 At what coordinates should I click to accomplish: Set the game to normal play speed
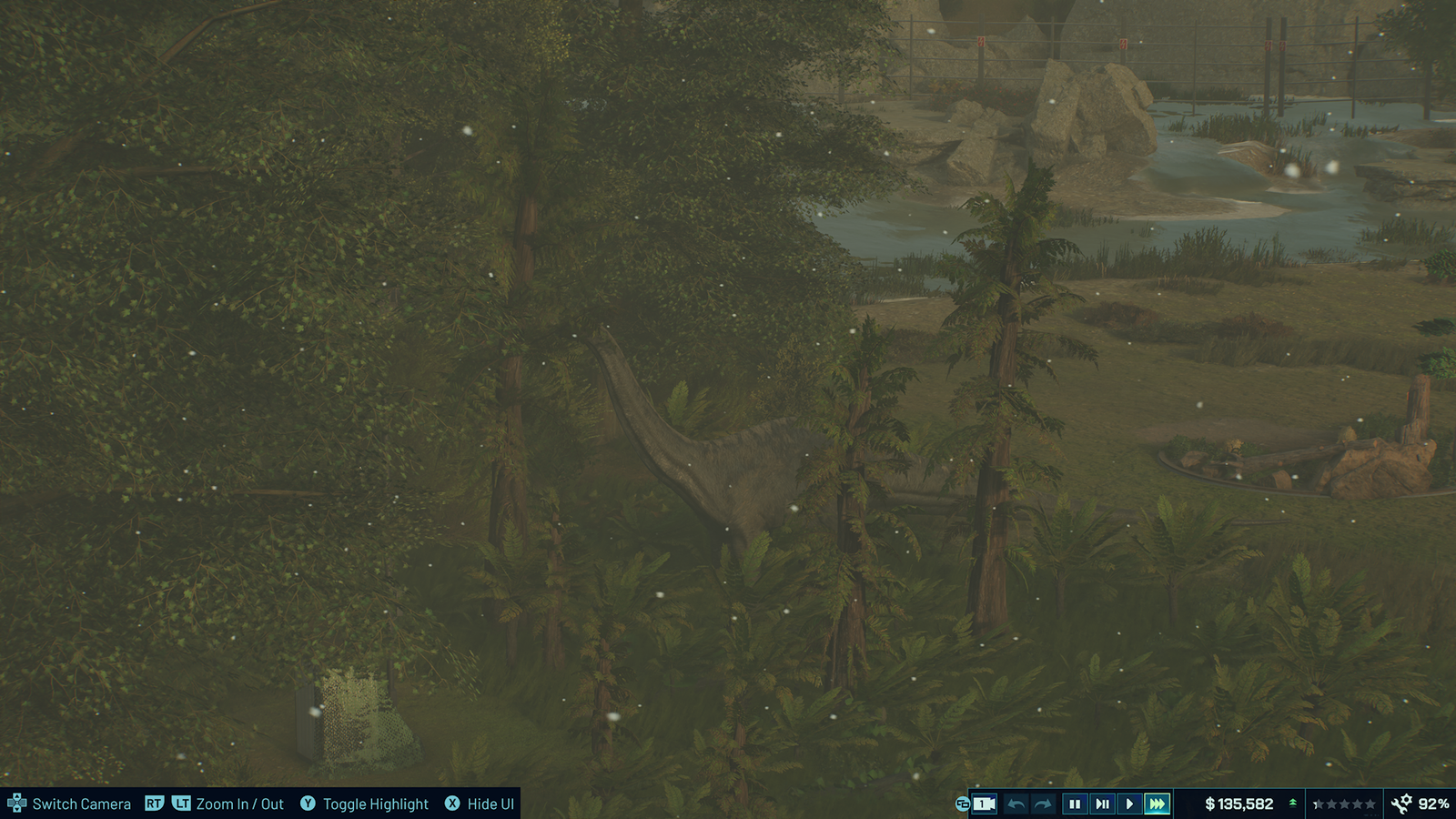tap(1129, 804)
